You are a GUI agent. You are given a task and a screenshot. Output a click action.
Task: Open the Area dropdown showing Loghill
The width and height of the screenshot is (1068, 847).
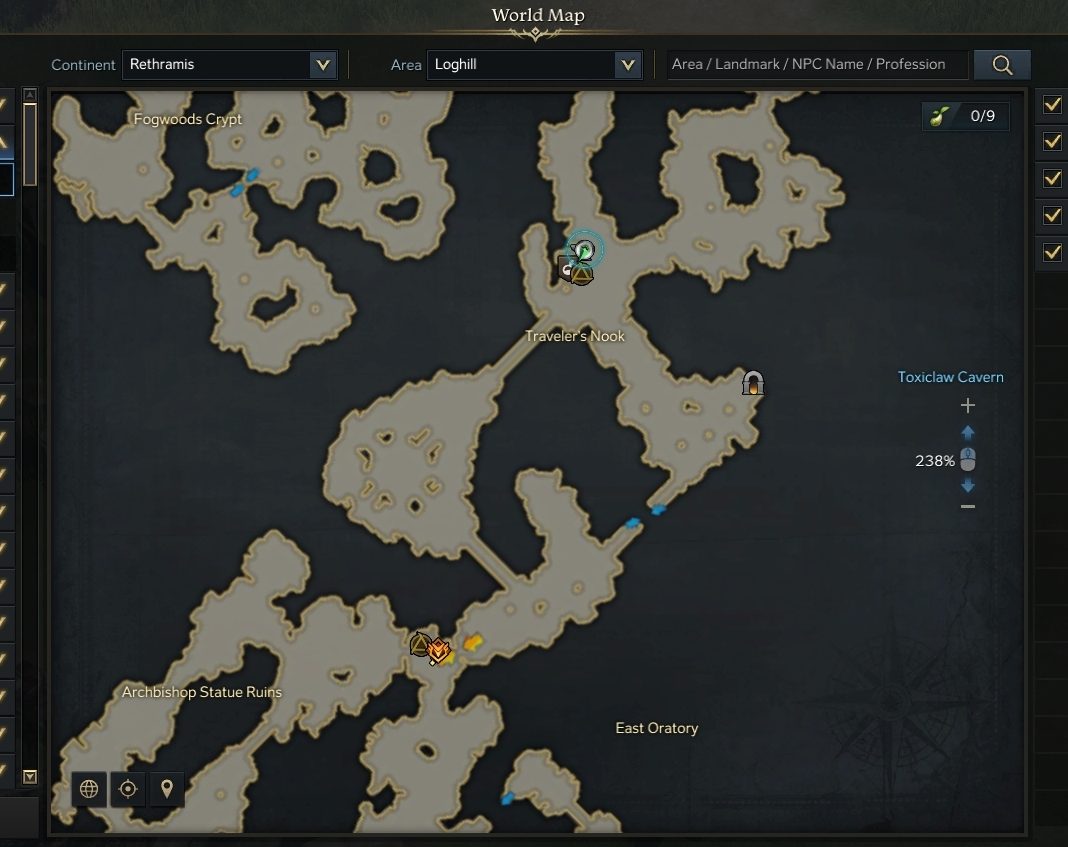(534, 65)
